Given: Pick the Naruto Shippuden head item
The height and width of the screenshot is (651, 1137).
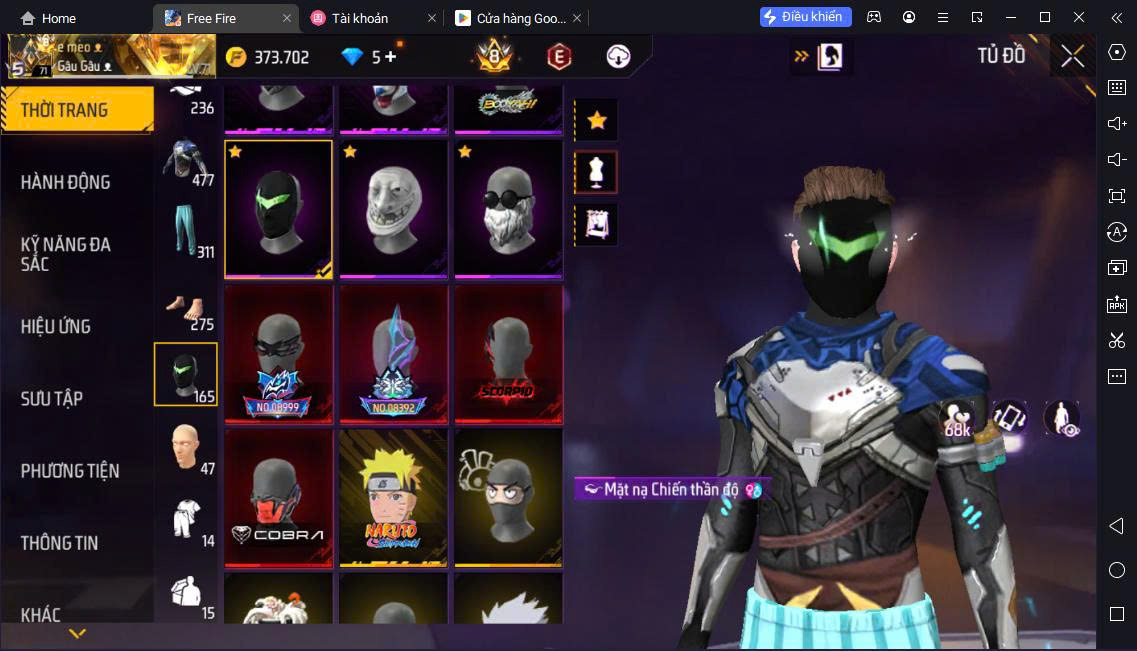Looking at the screenshot, I should [393, 497].
